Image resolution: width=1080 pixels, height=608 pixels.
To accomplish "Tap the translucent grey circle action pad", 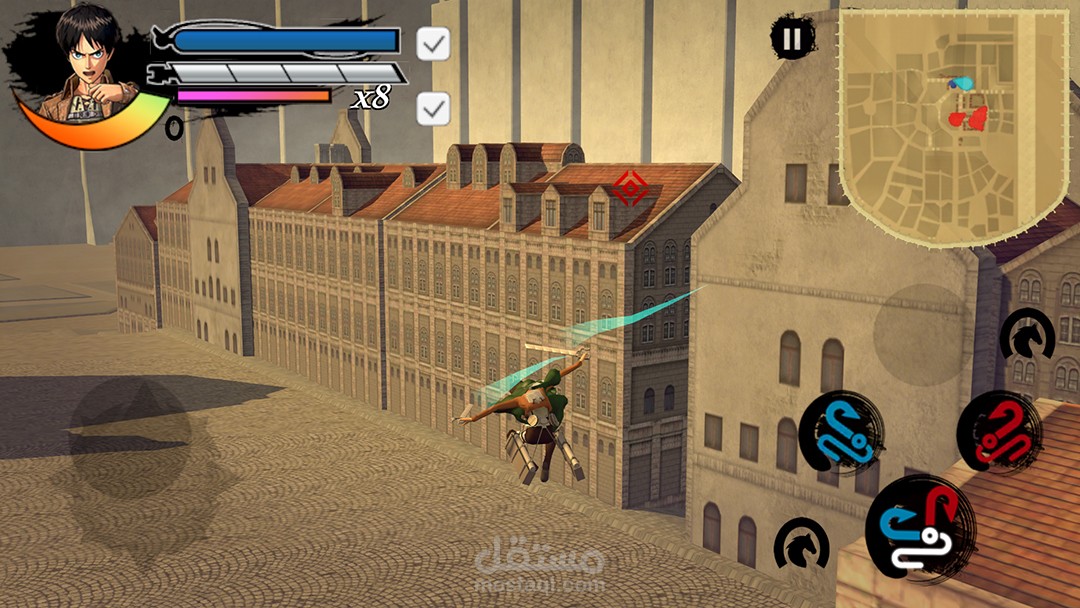I will 919,334.
